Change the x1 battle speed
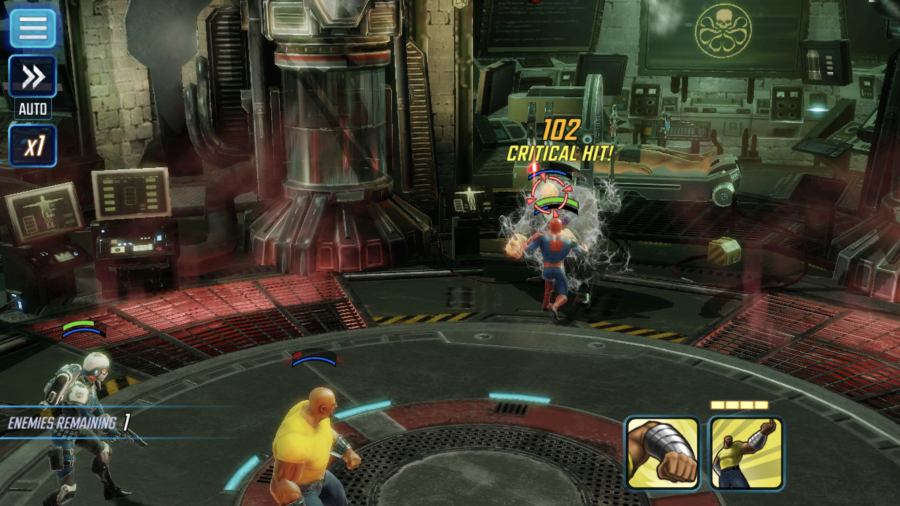 tap(33, 146)
